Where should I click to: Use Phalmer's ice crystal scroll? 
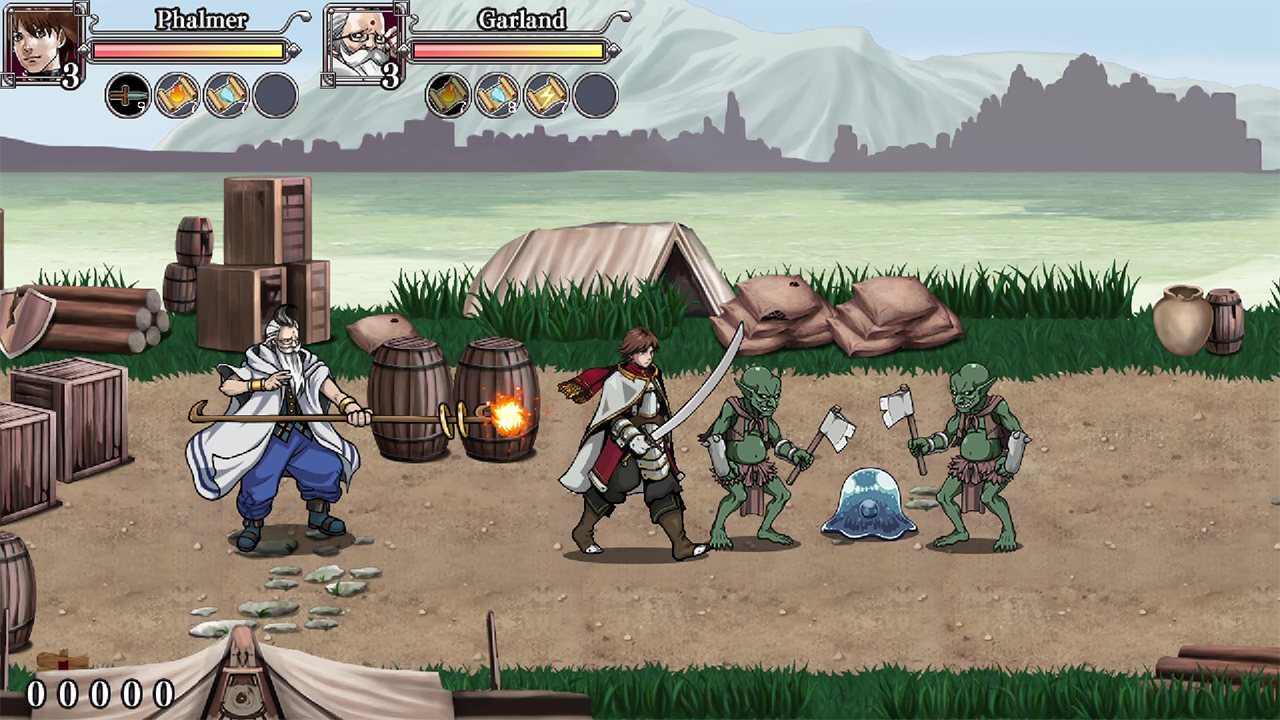226,96
